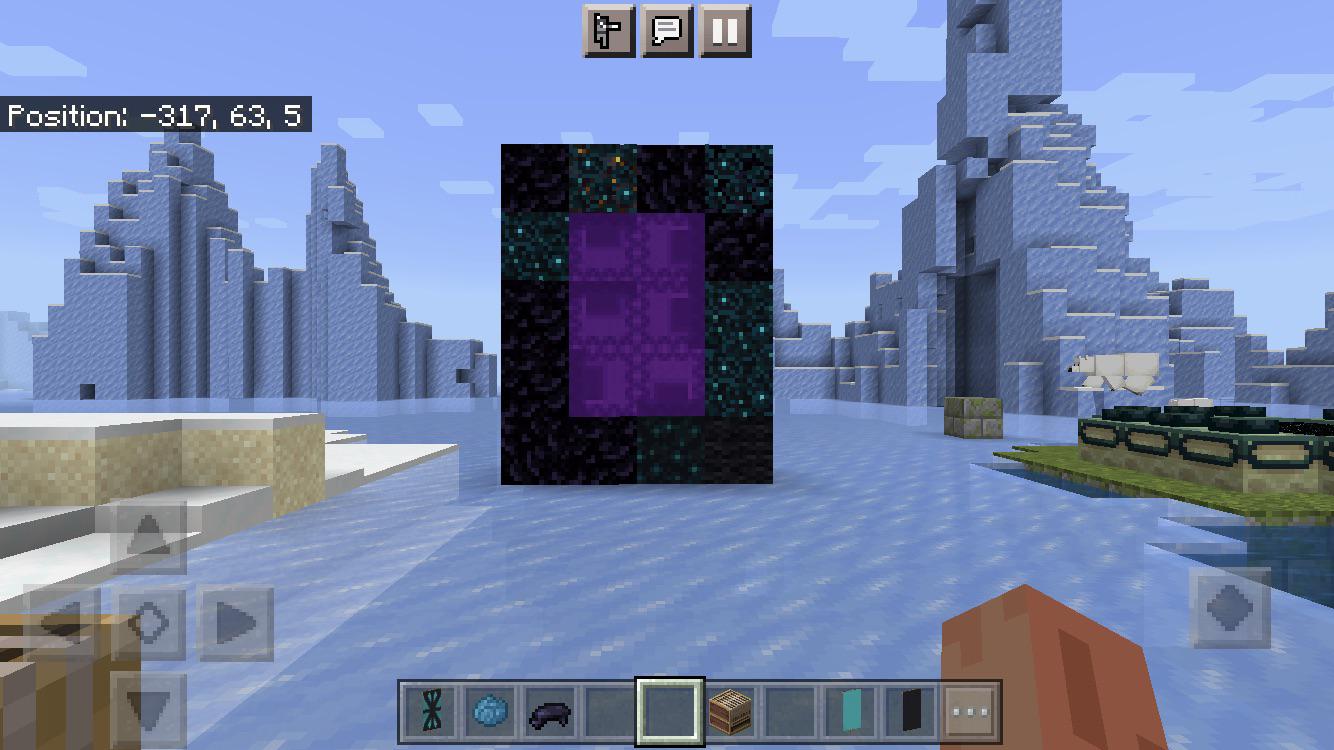Tap the center diamond of the movement pad
Image resolution: width=1334 pixels, height=750 pixels.
[x=152, y=622]
